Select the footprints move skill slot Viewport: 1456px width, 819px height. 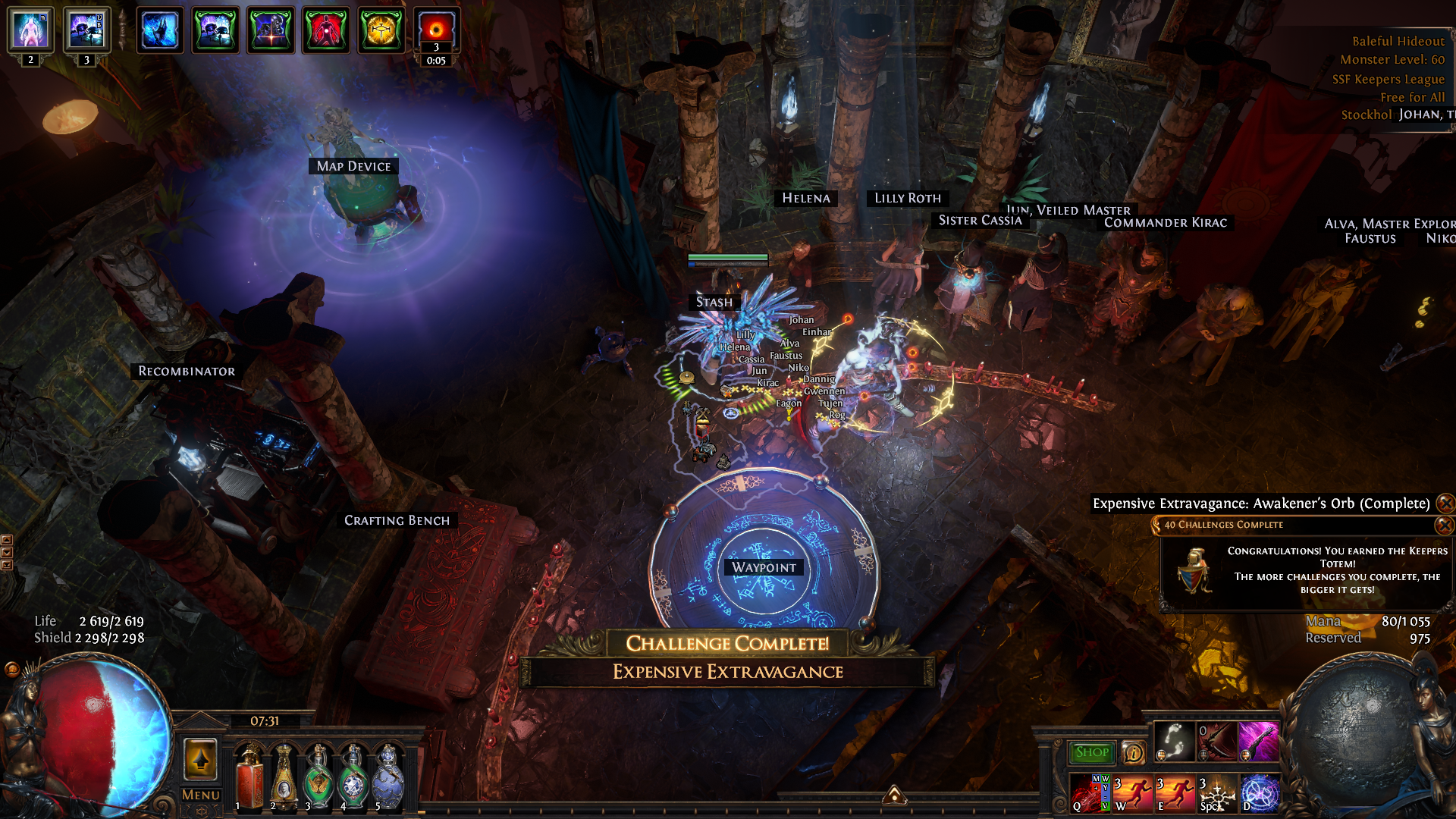click(1174, 741)
